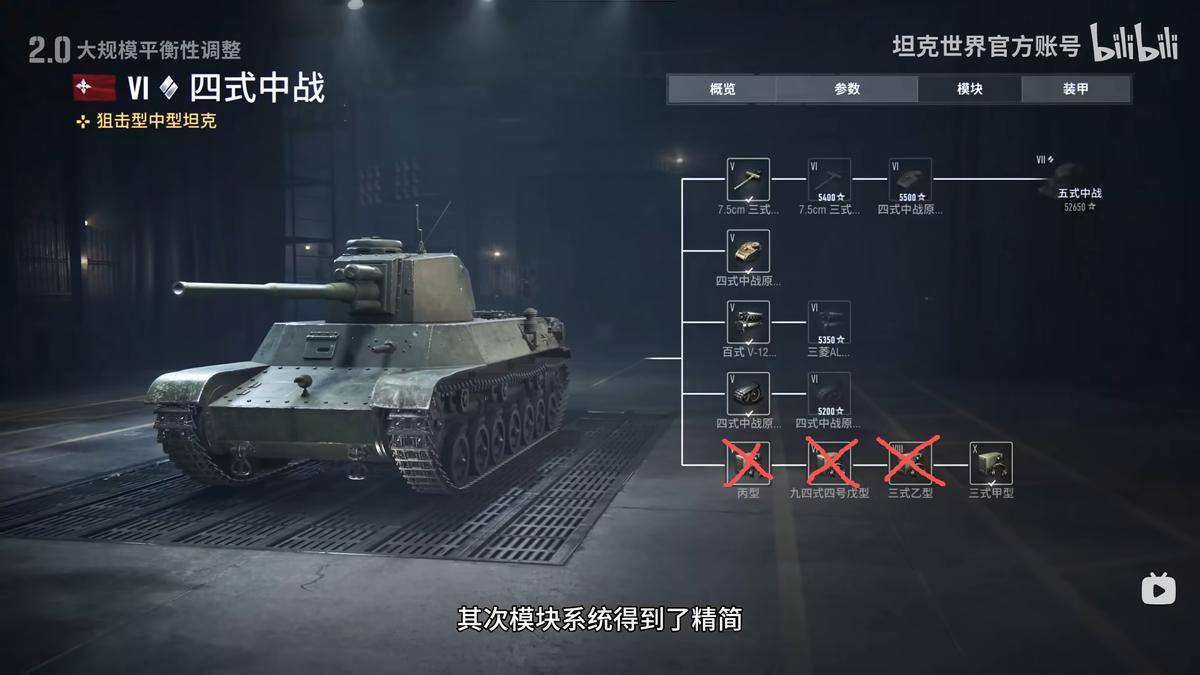Open the 概览 overview tab
Viewport: 1200px width, 675px height.
(722, 89)
